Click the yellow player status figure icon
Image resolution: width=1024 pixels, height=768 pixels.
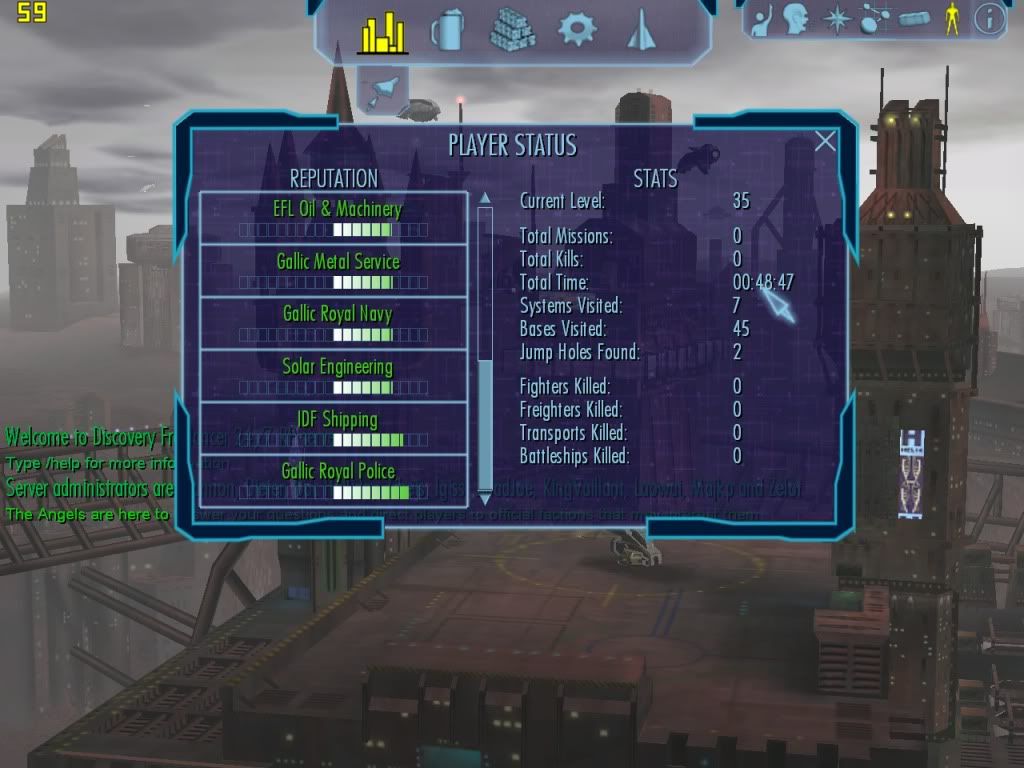(x=952, y=20)
